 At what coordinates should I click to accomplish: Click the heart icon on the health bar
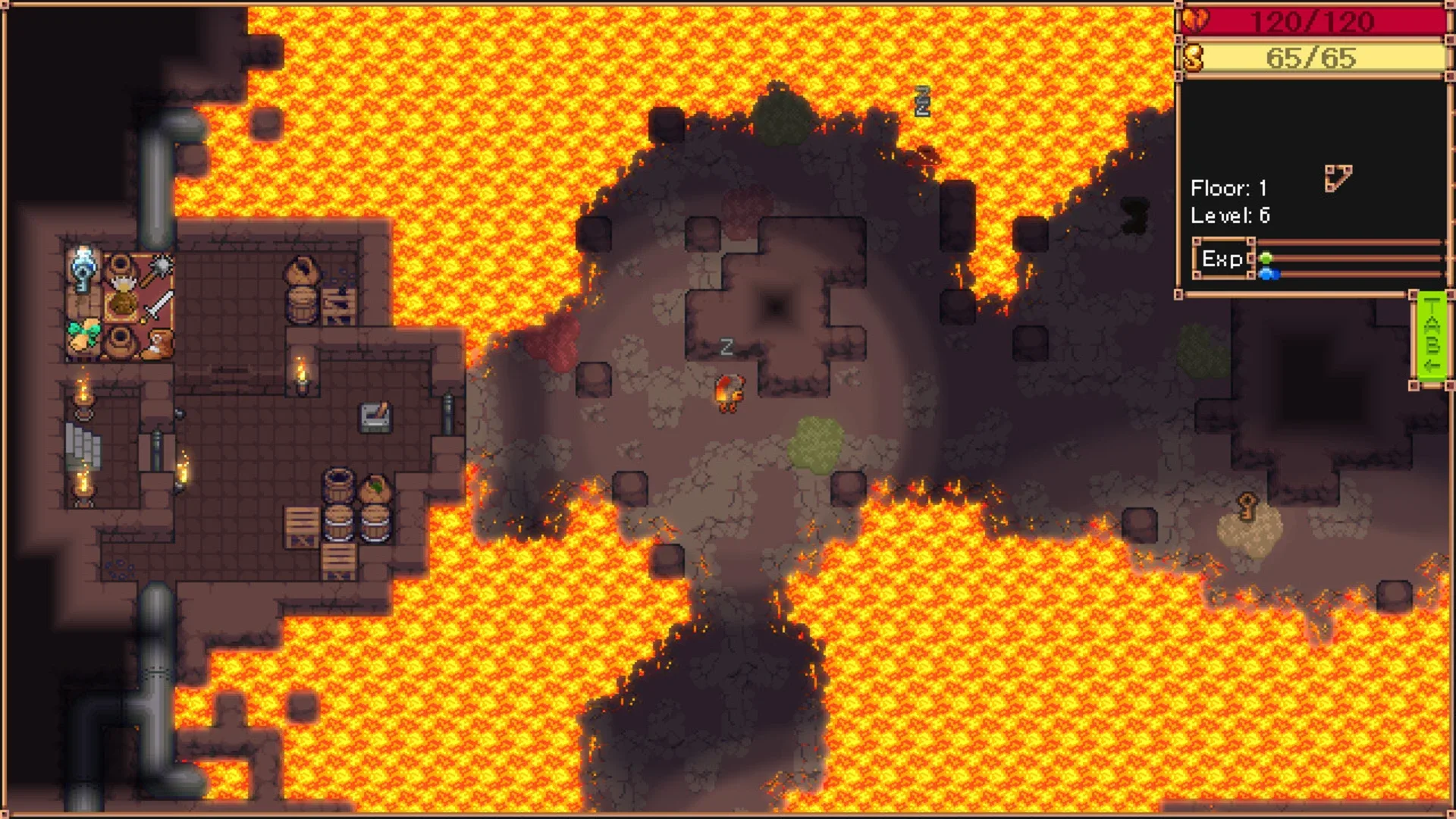point(1196,19)
